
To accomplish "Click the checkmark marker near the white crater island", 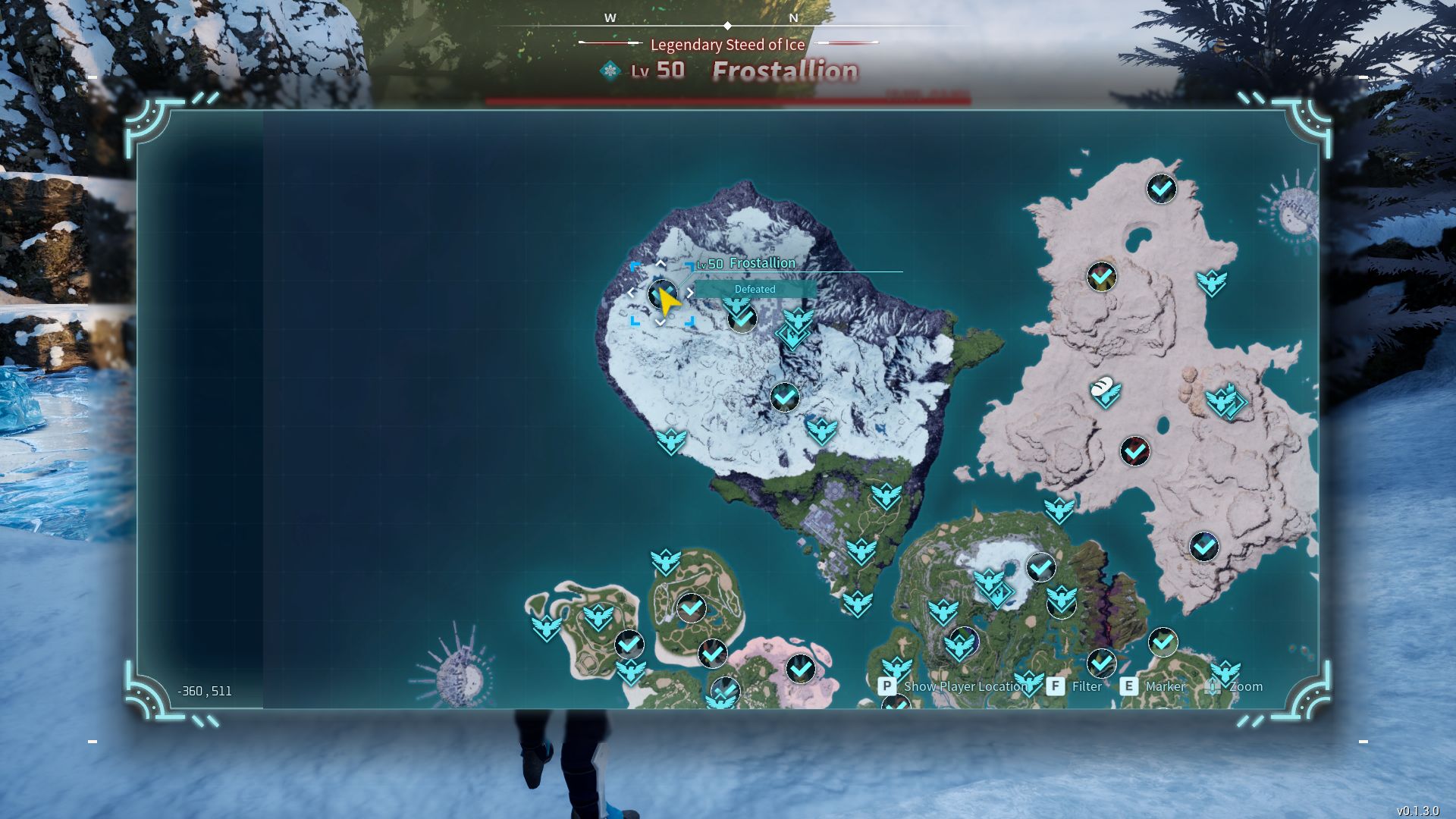I will (1040, 566).
